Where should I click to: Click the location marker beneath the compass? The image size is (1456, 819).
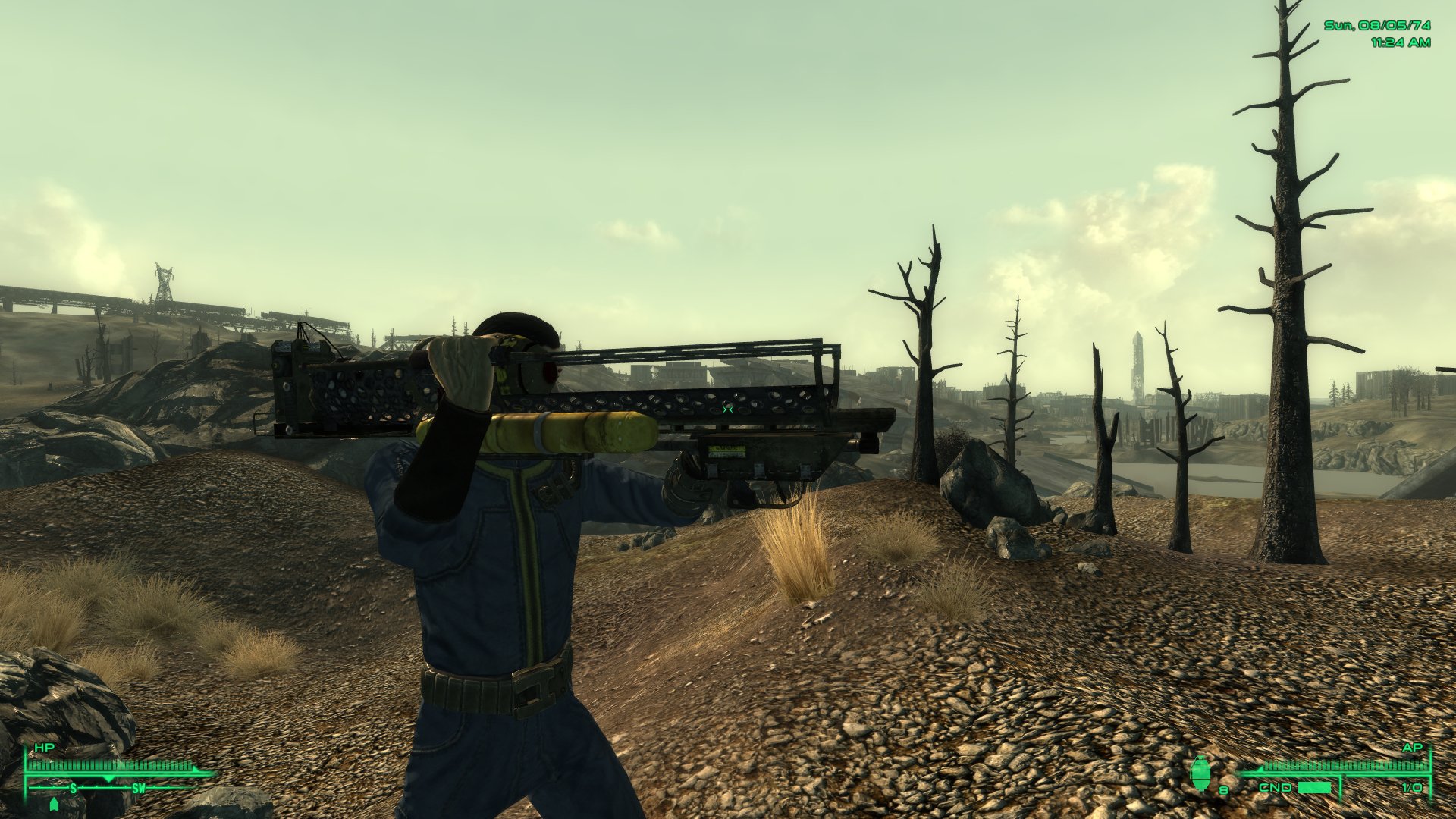(x=53, y=805)
